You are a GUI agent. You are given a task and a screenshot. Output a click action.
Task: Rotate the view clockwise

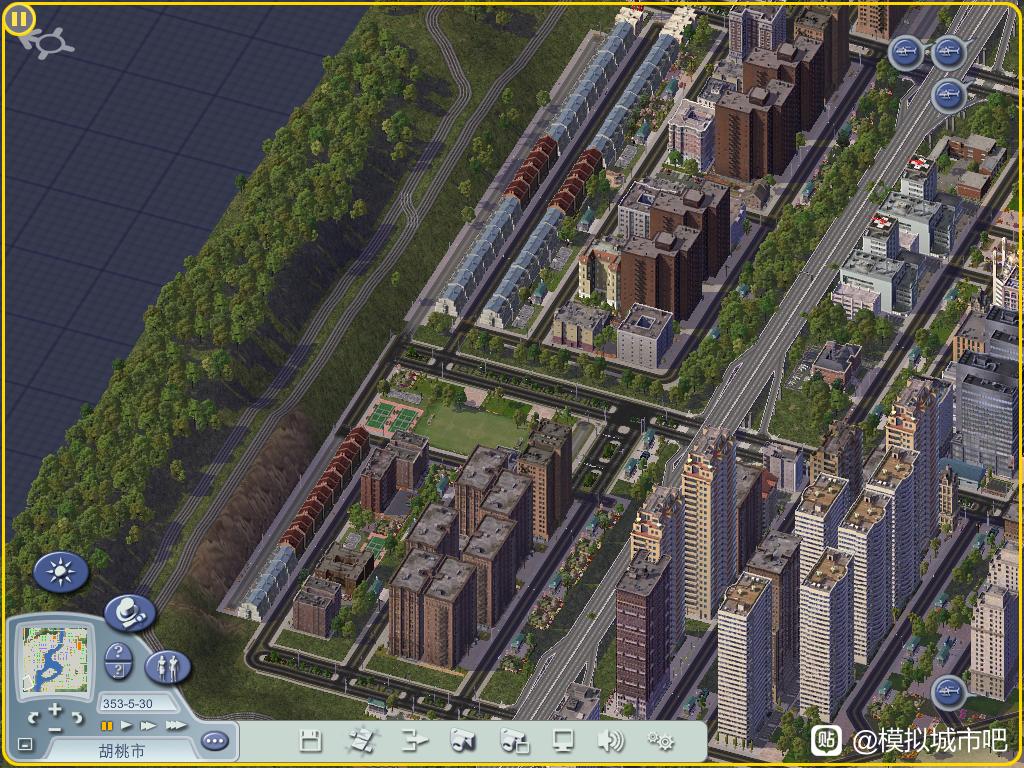coord(77,717)
